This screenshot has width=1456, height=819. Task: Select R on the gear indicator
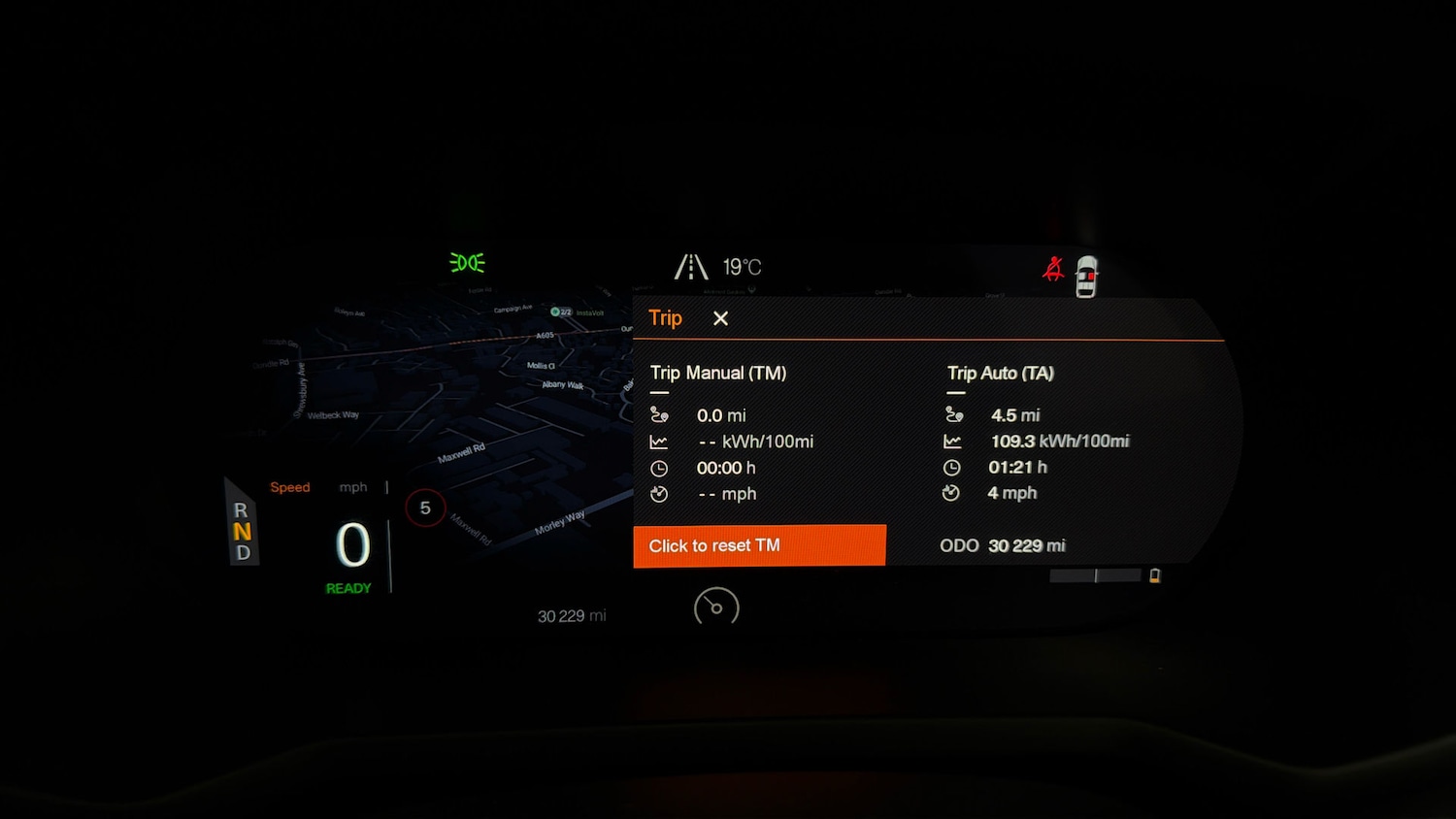[240, 511]
